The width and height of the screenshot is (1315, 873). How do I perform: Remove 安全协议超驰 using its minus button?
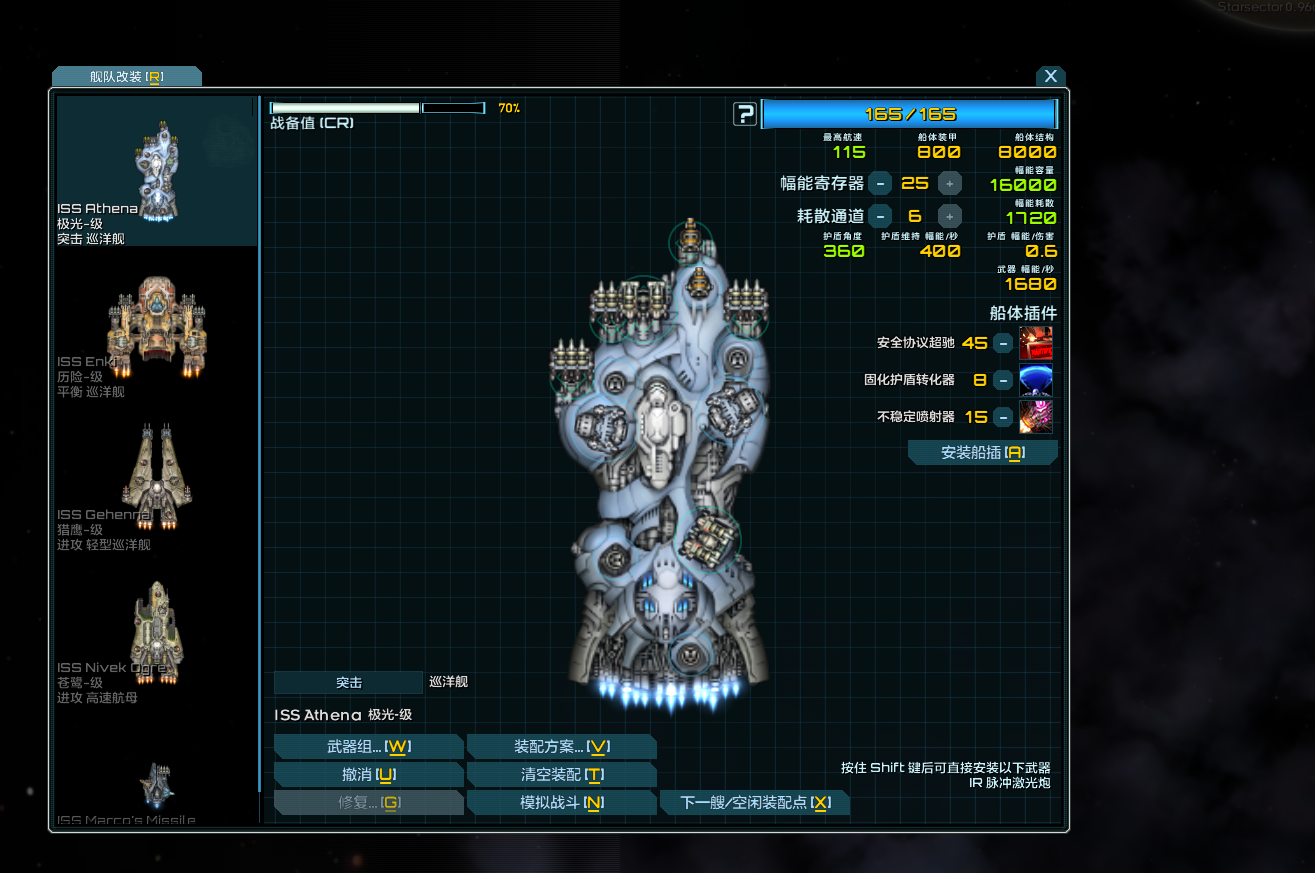pyautogui.click(x=1005, y=342)
